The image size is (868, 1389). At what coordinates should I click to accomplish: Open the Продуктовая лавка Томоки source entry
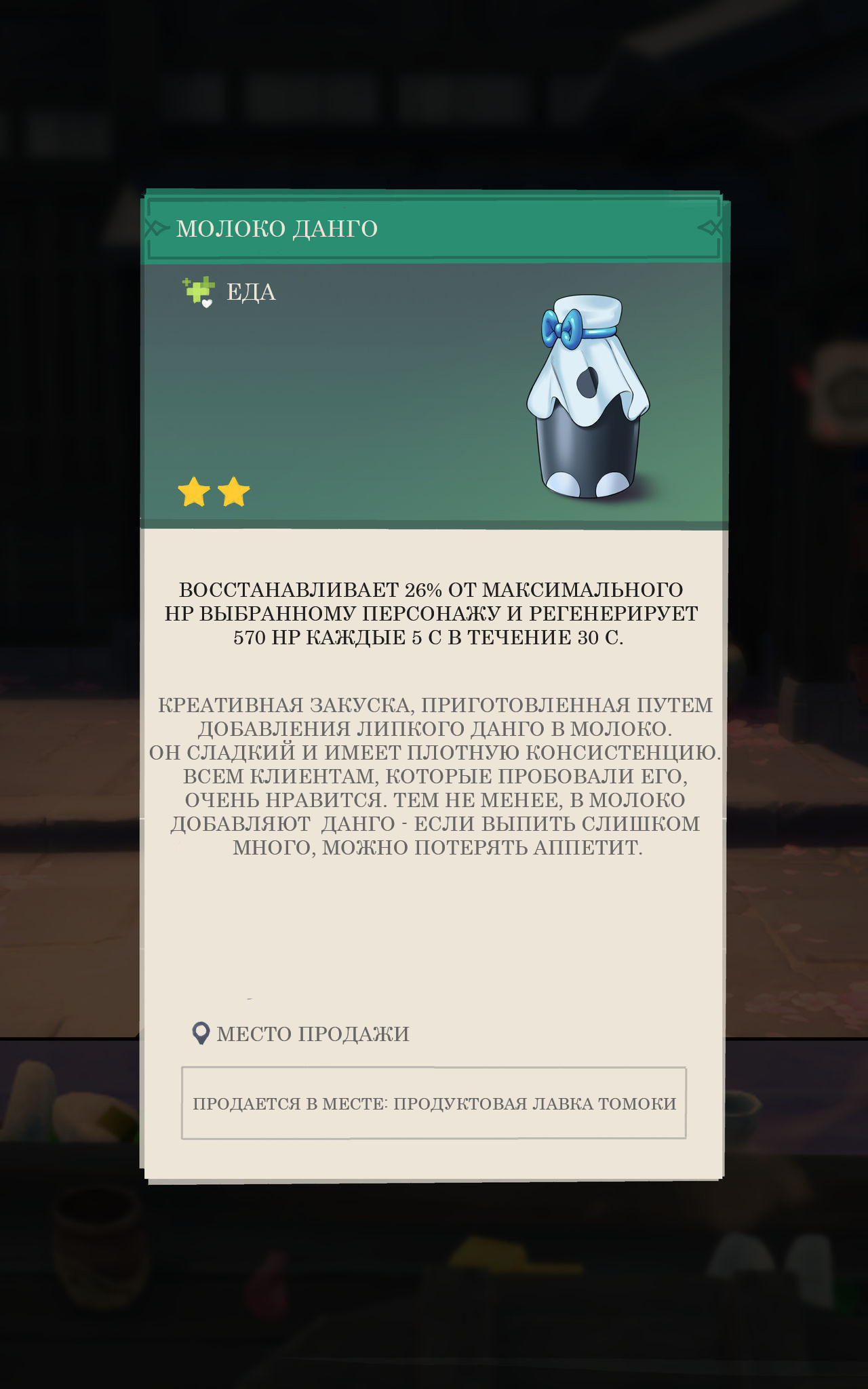[x=434, y=1103]
